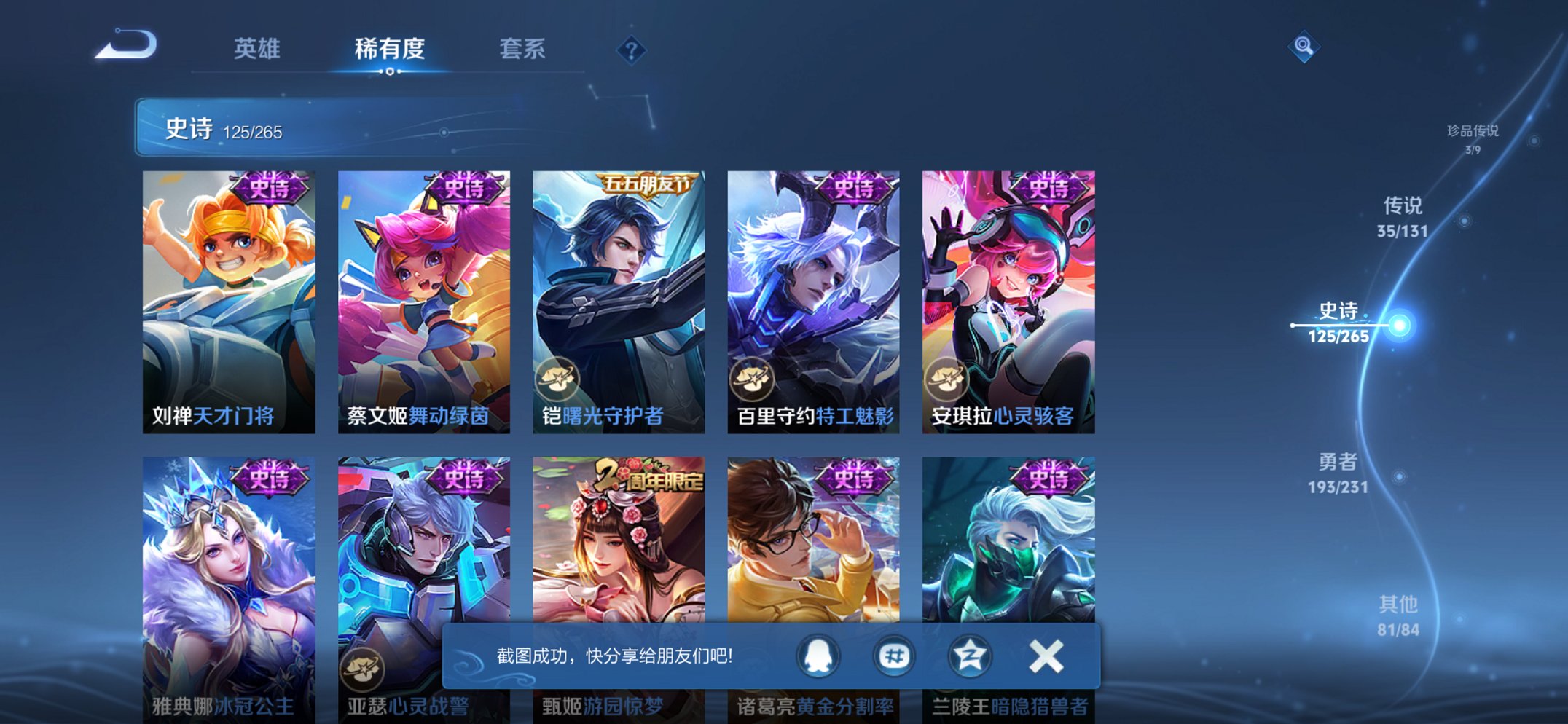Open the help question mark icon
Image resolution: width=1568 pixels, height=724 pixels.
(x=631, y=50)
